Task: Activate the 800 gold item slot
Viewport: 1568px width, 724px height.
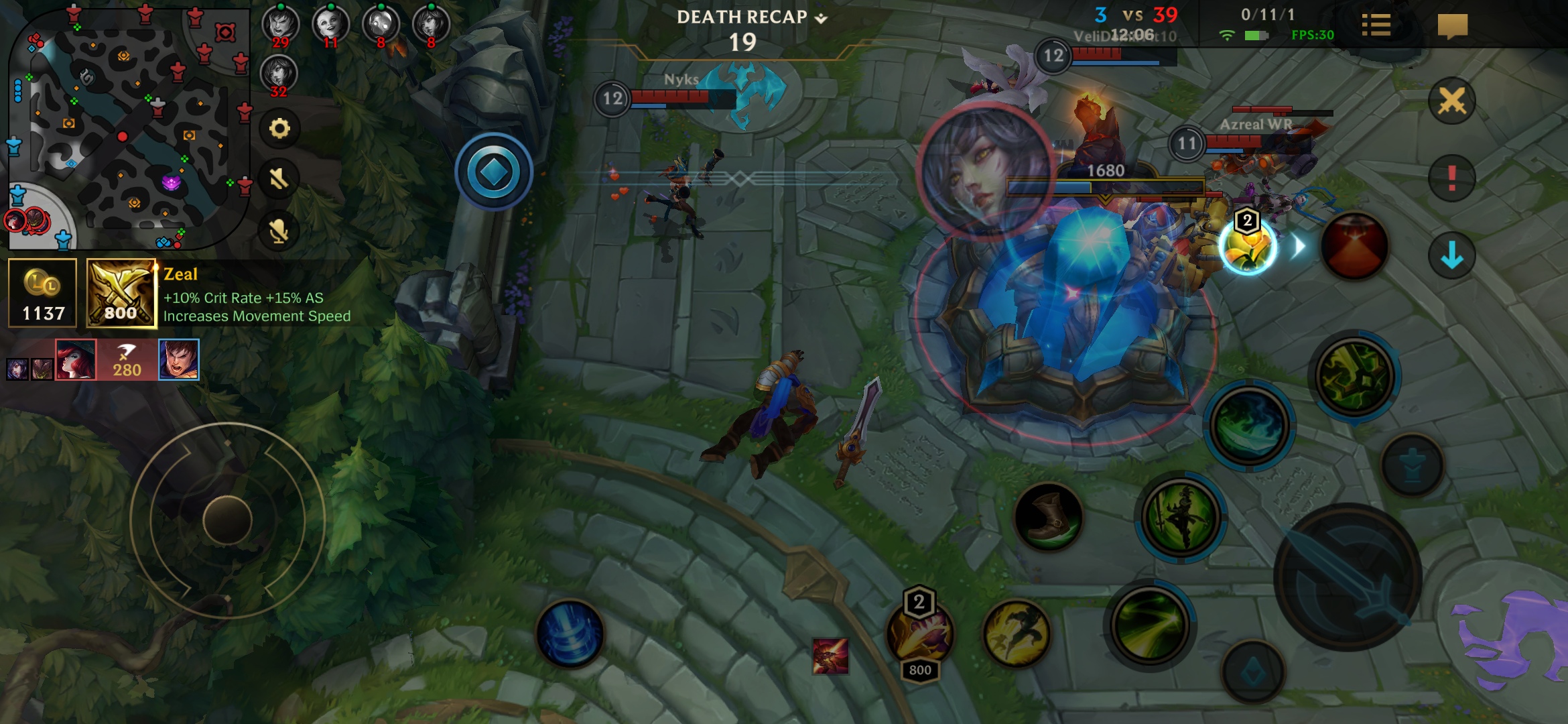Action: [x=920, y=633]
